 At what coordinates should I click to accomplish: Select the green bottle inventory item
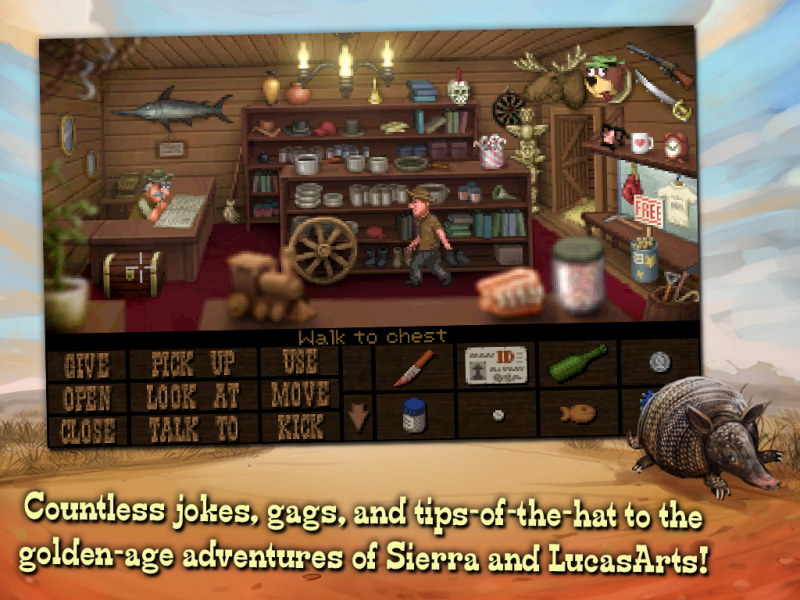click(578, 363)
